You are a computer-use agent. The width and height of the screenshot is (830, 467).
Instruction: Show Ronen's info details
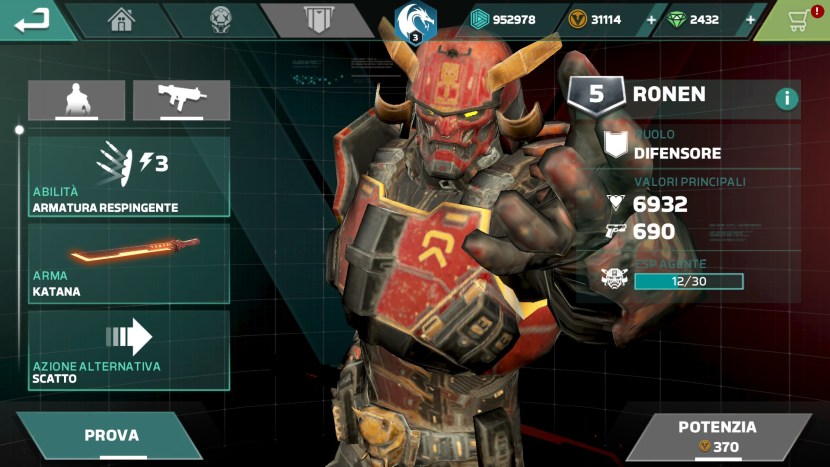786,98
